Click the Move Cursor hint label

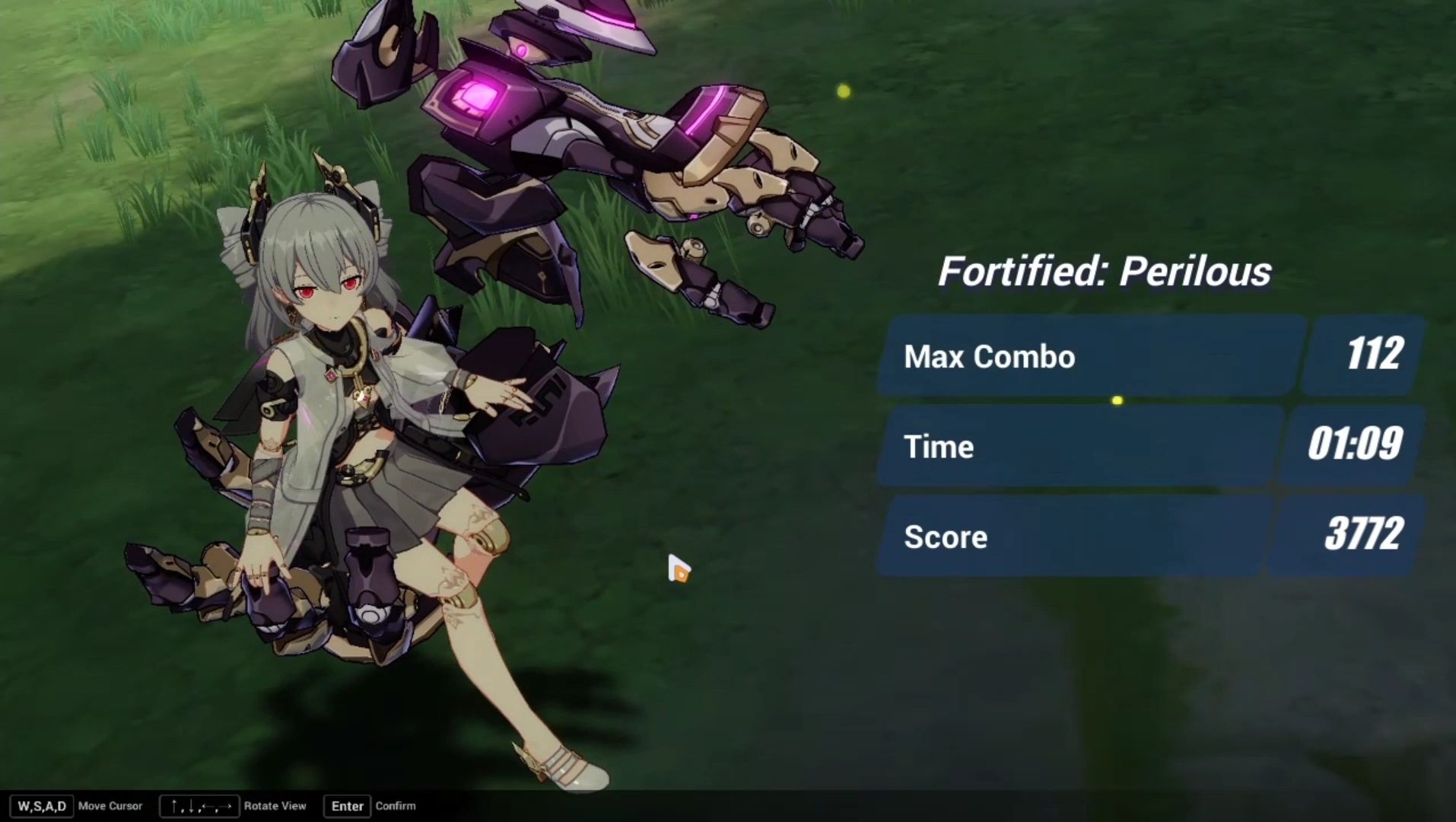coord(110,805)
